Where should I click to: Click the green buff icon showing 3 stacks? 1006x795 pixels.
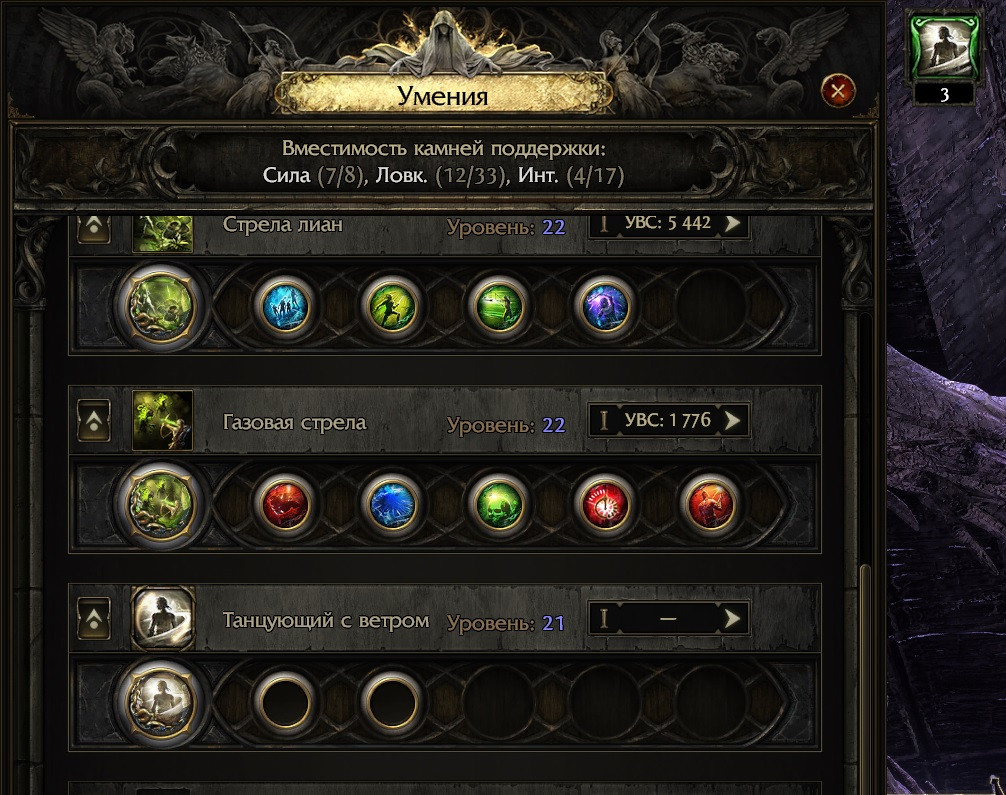(944, 48)
